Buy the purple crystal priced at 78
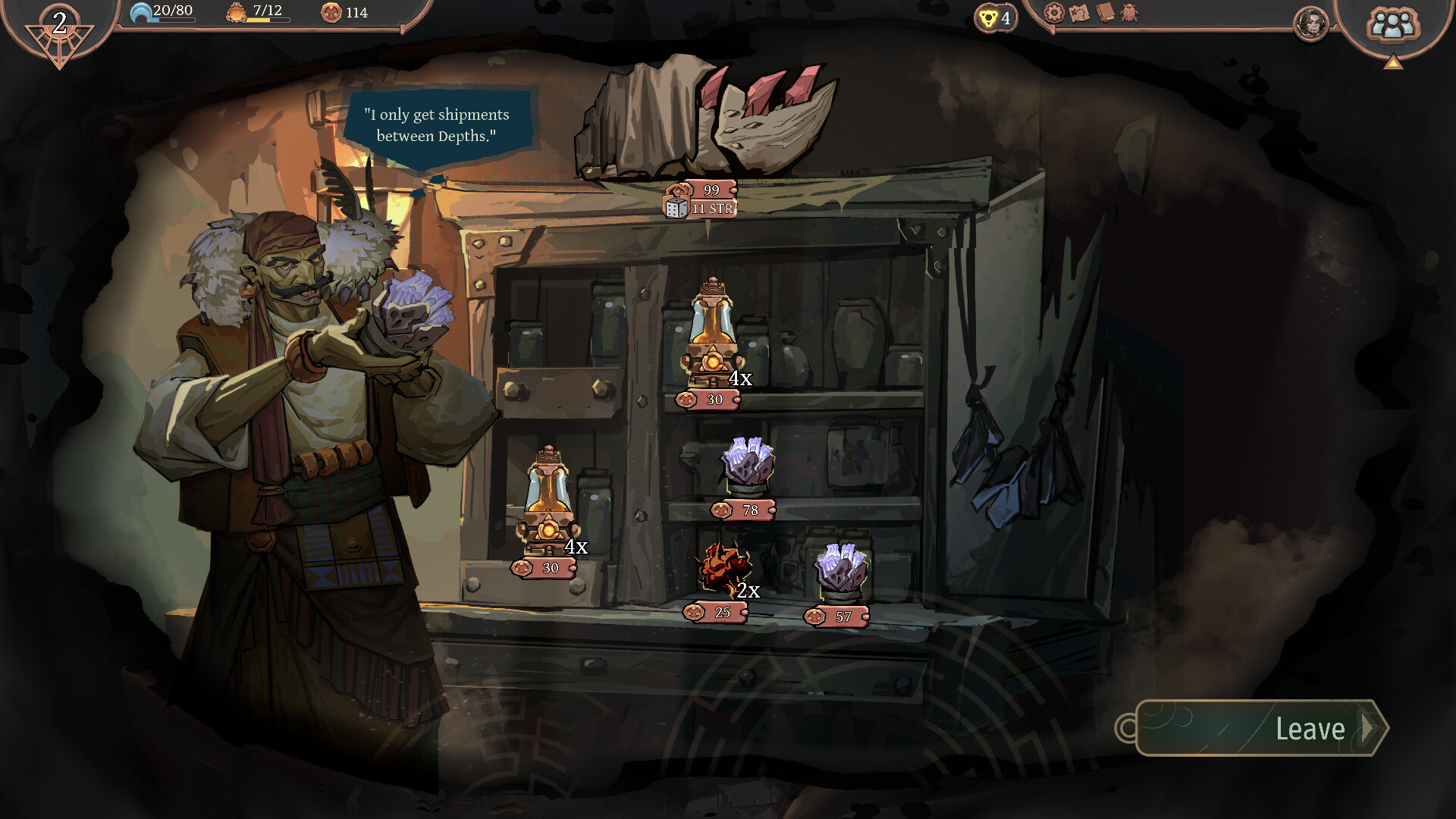The width and height of the screenshot is (1456, 819). (x=748, y=463)
